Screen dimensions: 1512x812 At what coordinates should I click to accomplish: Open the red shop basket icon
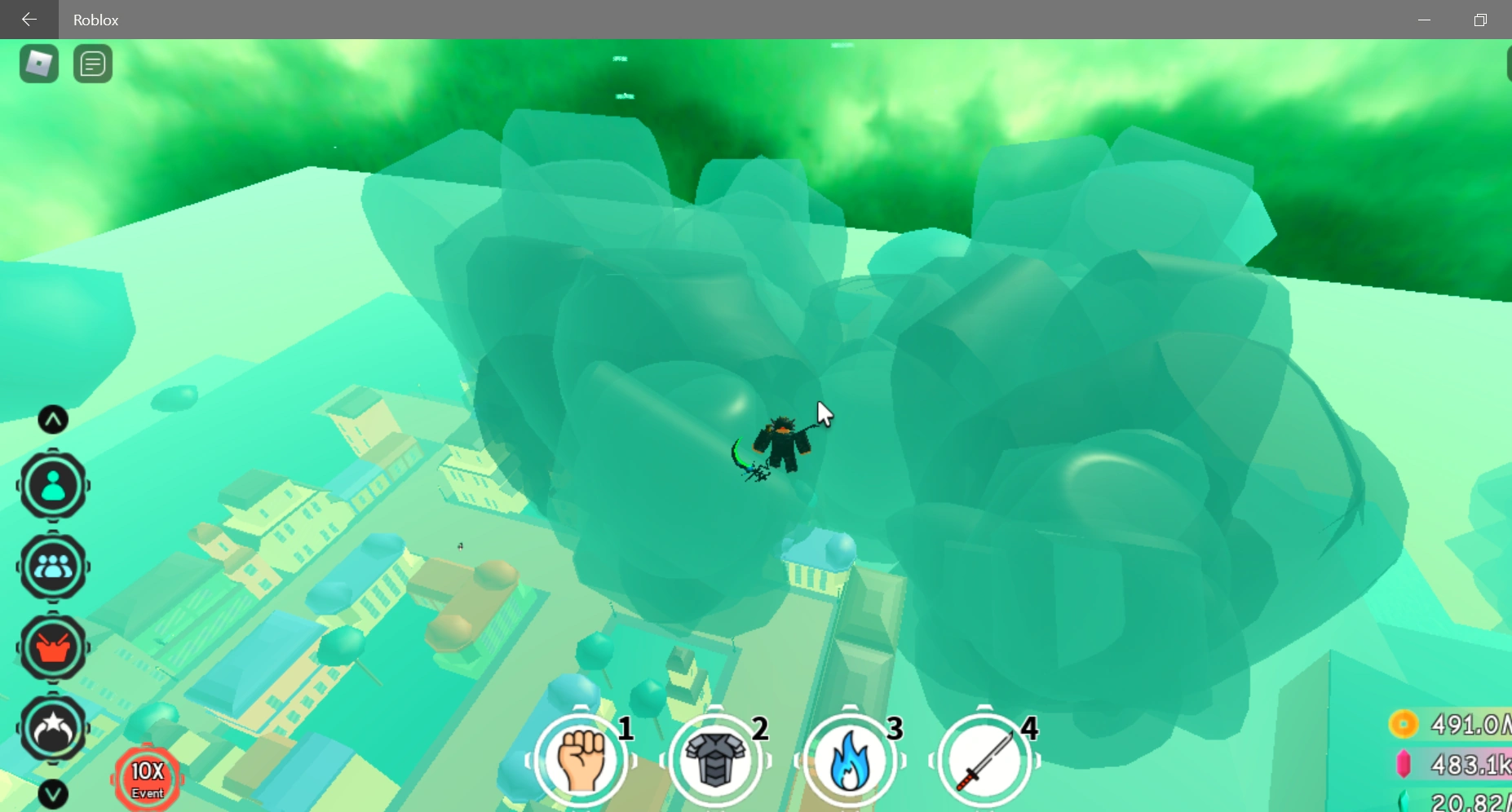(52, 648)
